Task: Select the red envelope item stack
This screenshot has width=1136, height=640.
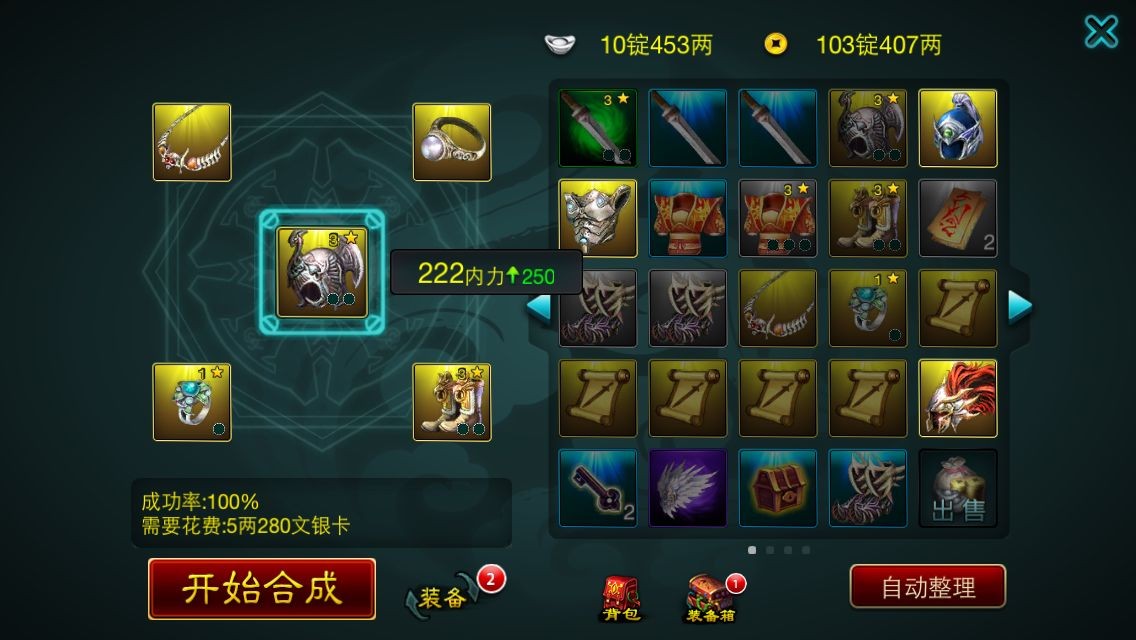Action: click(958, 218)
